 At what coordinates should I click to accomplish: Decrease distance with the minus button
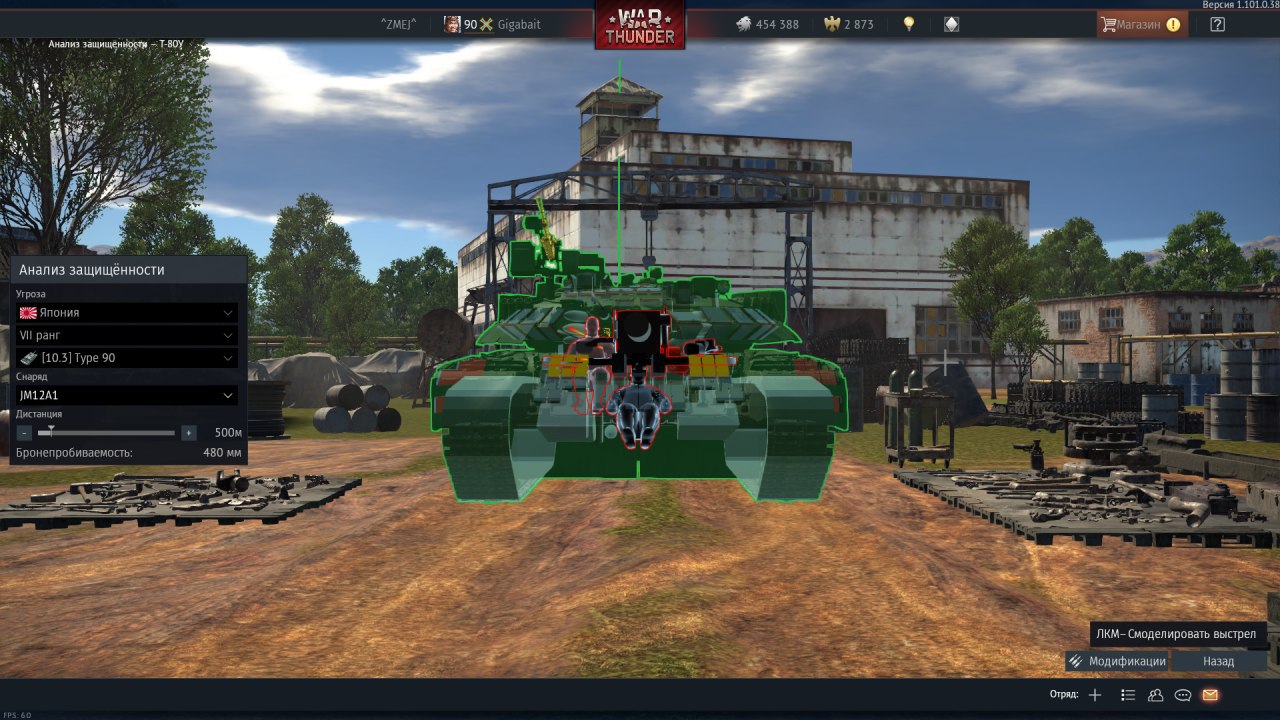pos(25,433)
